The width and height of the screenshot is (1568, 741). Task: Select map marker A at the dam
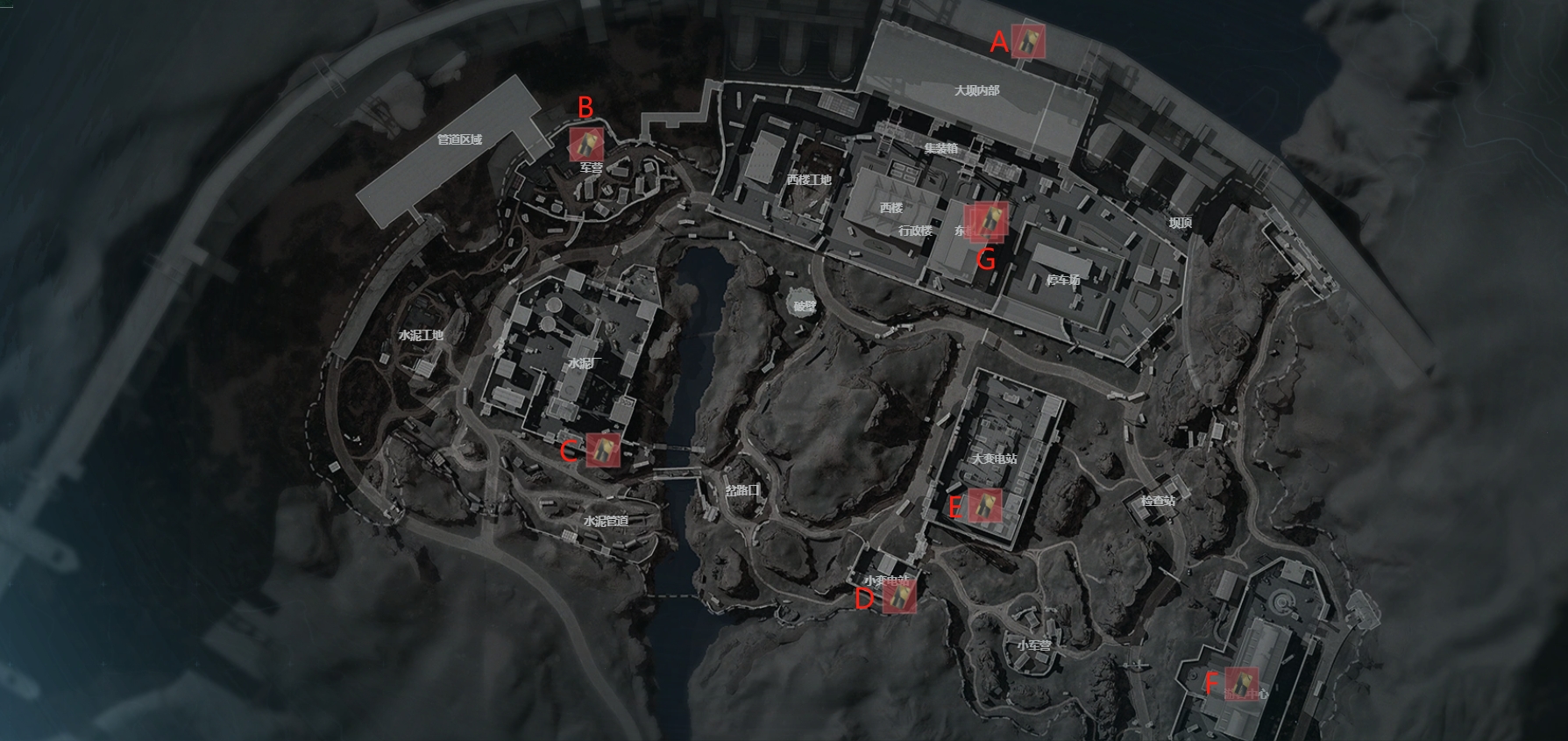(1027, 41)
